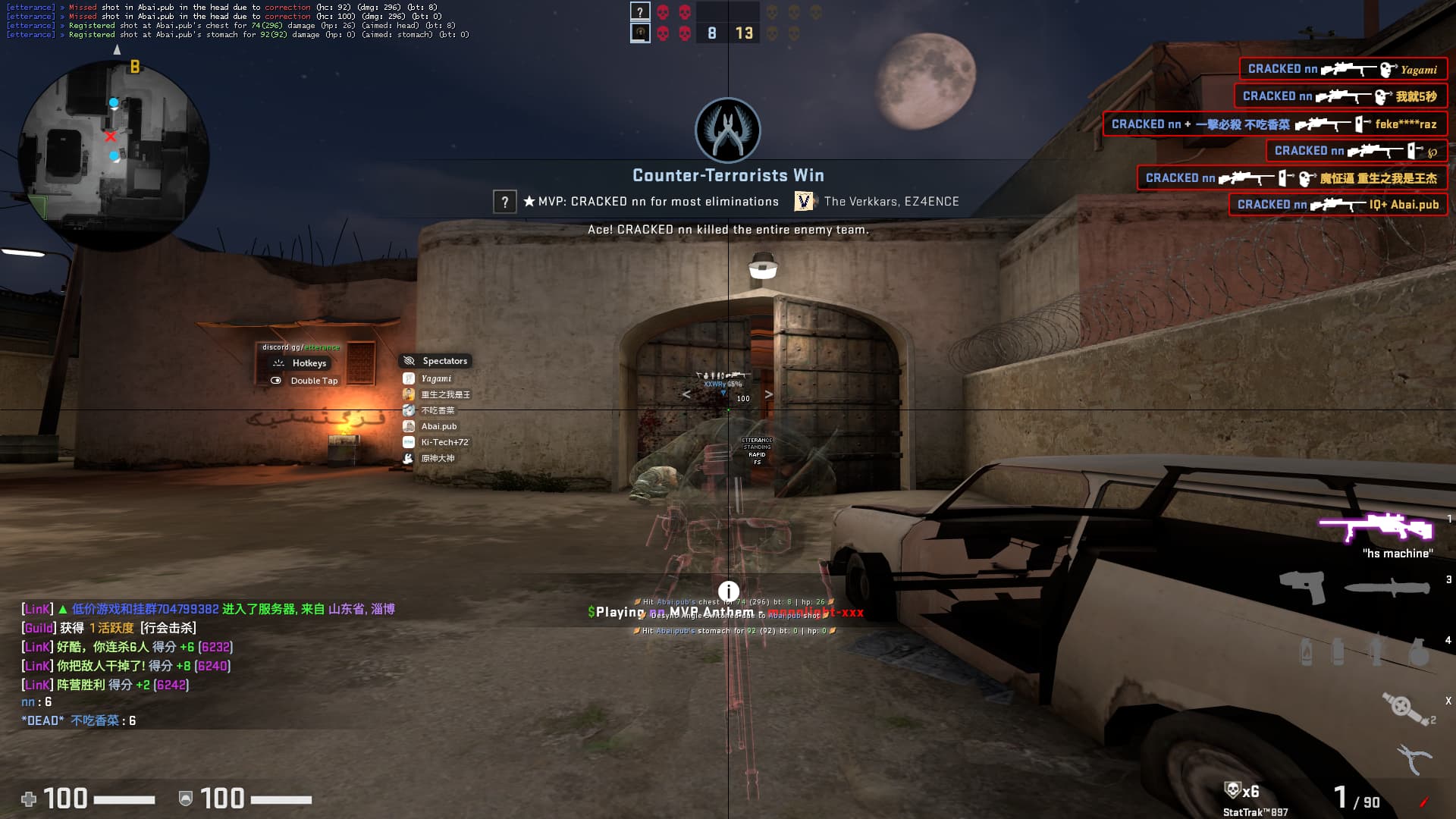Select the knife icon in the inventory
The width and height of the screenshot is (1456, 819).
(1388, 587)
